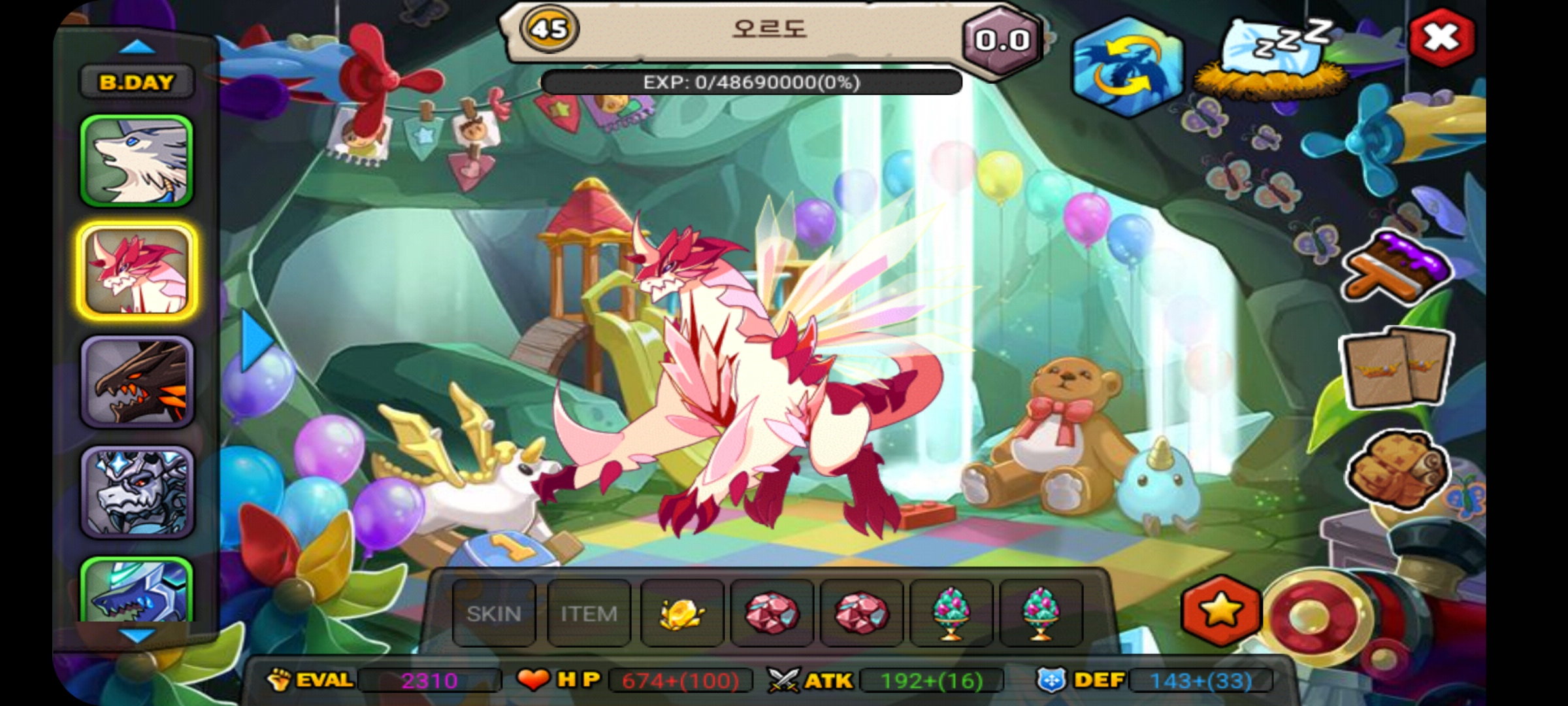
Task: Tap the blue dragon swap icon
Action: click(x=1129, y=67)
